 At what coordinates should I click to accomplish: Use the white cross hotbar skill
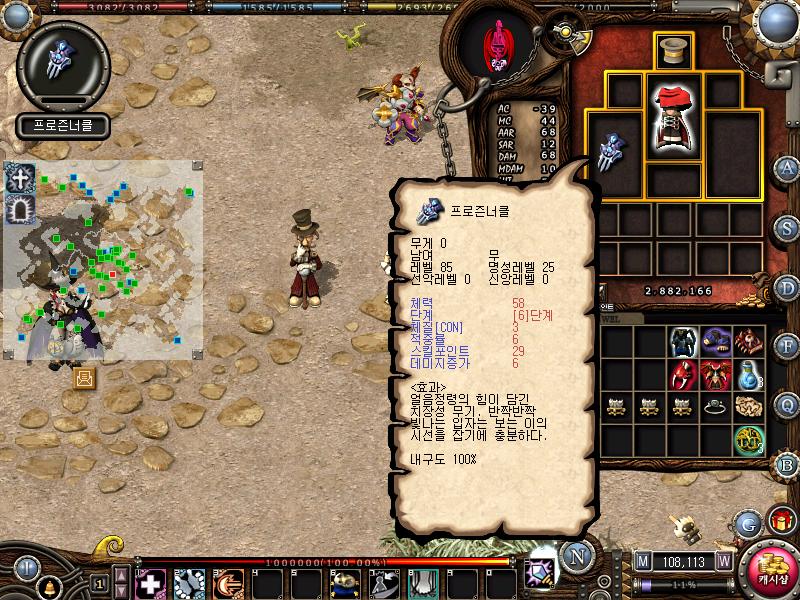tap(151, 583)
